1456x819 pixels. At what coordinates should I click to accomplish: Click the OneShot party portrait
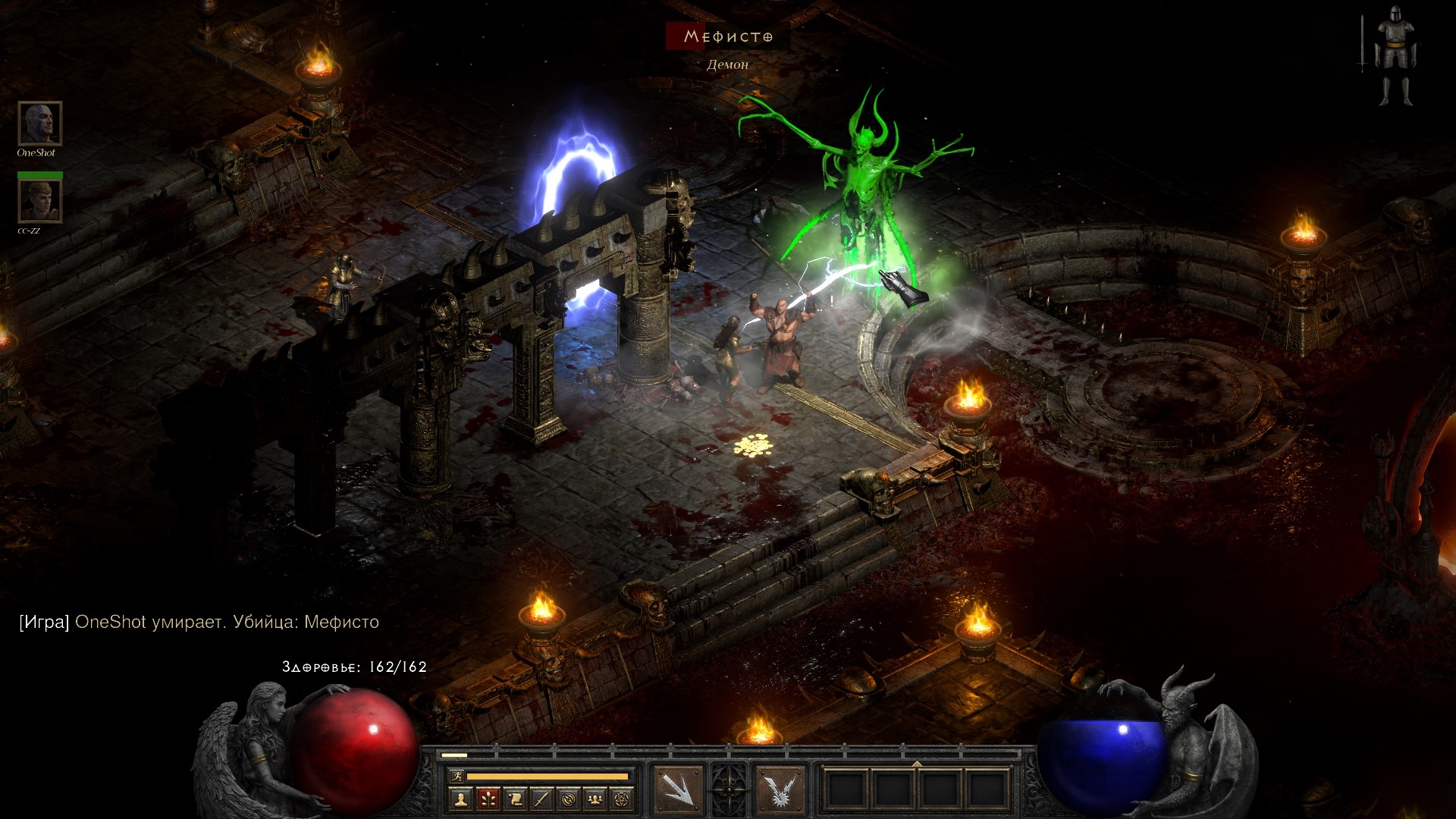point(39,123)
